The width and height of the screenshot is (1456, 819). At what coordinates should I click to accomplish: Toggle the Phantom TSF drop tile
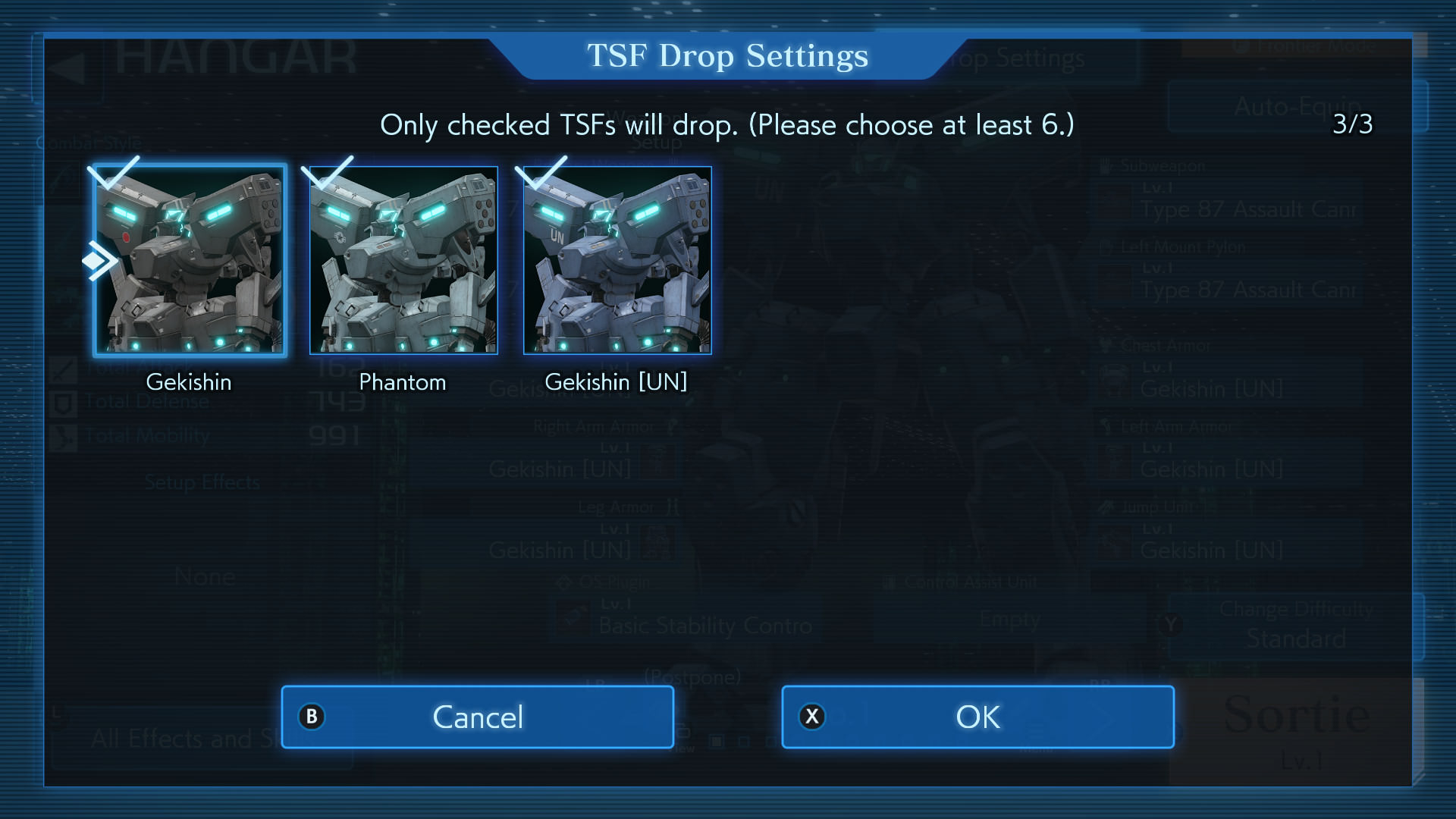pyautogui.click(x=403, y=260)
